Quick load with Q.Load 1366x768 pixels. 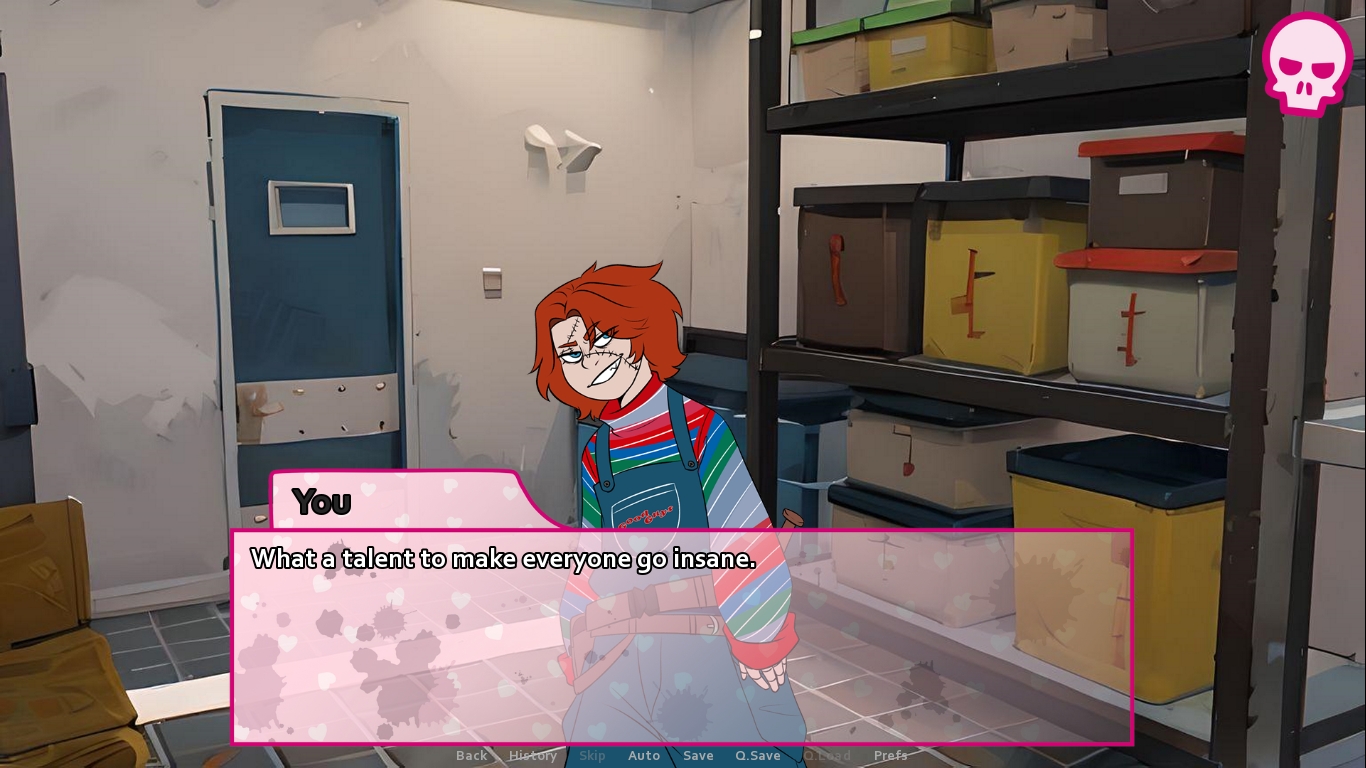(827, 756)
